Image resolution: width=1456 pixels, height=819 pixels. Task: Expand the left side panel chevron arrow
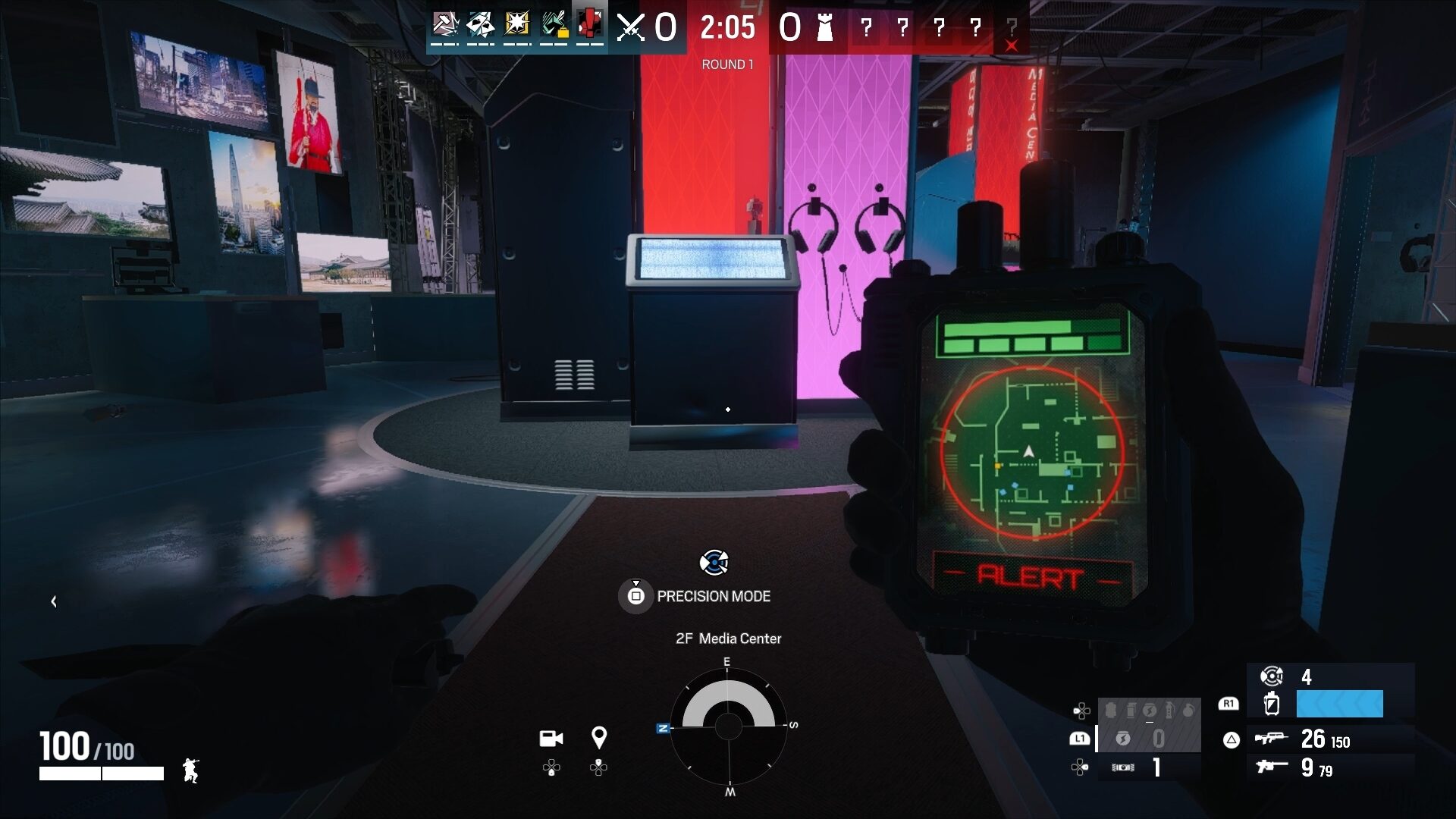[x=53, y=602]
